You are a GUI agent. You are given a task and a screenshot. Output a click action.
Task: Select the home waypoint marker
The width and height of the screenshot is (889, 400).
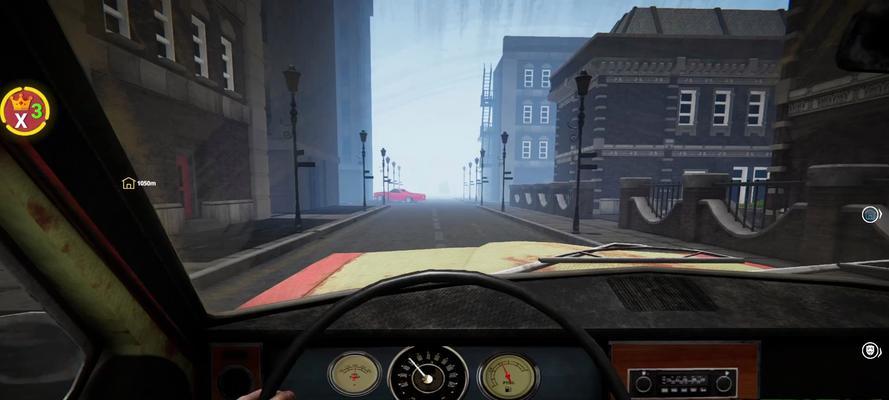click(x=129, y=183)
